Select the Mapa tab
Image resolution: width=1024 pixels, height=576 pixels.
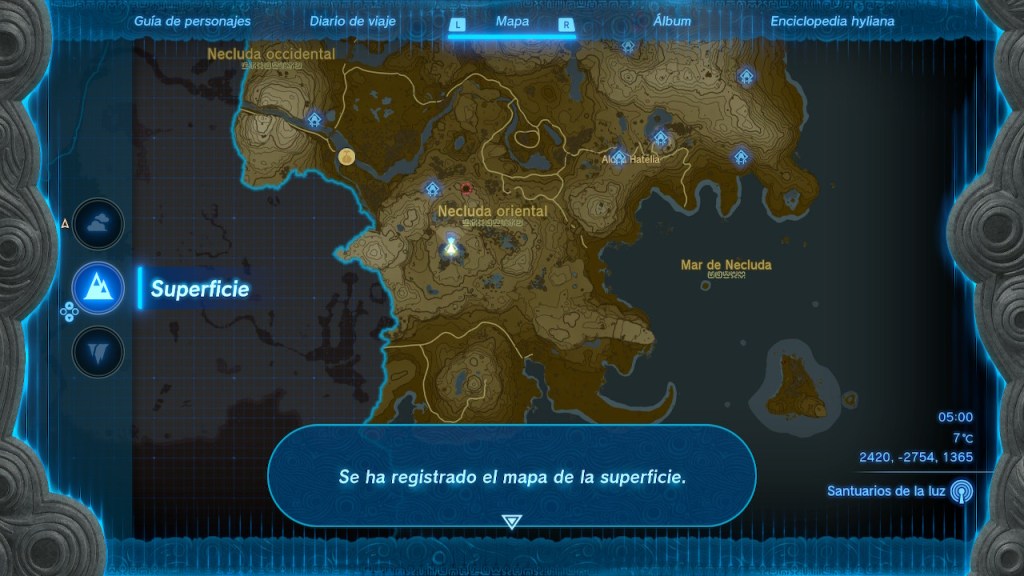click(x=512, y=22)
